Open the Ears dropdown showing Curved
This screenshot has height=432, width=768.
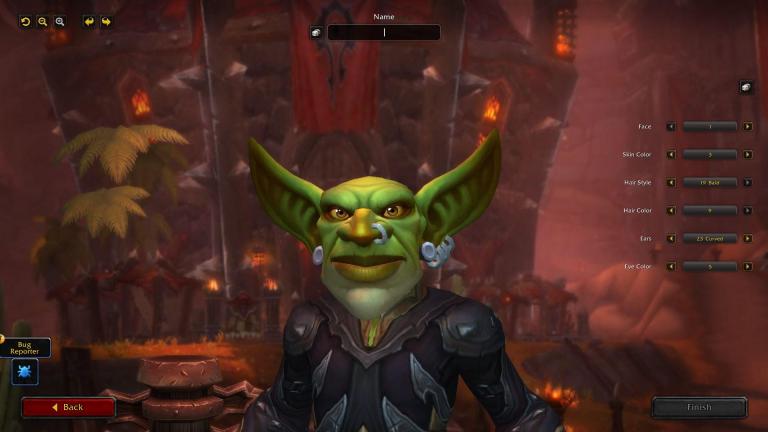tap(710, 238)
